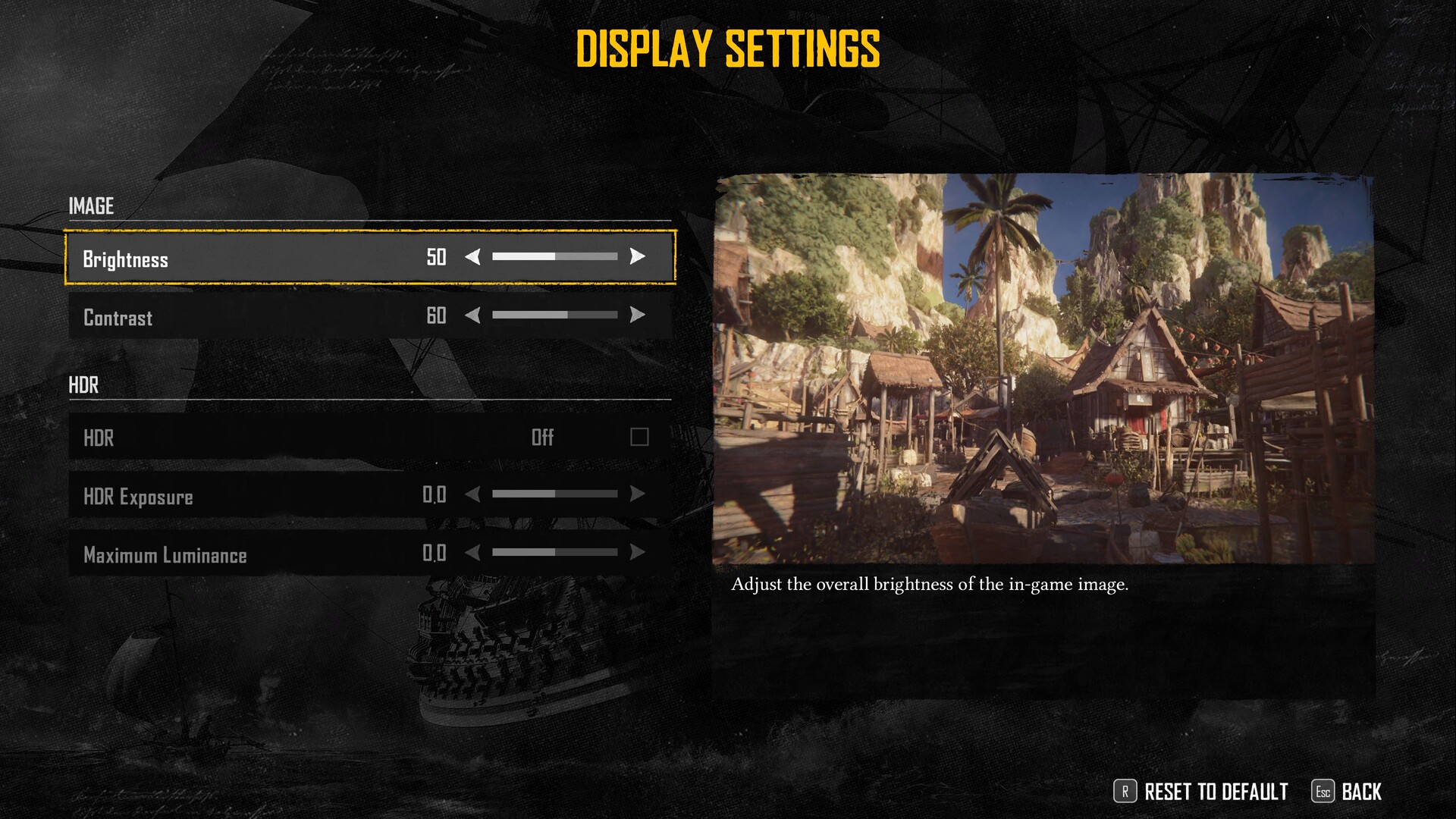Decrease Brightness with the left arrow
Viewport: 1456px width, 819px height.
(x=472, y=257)
